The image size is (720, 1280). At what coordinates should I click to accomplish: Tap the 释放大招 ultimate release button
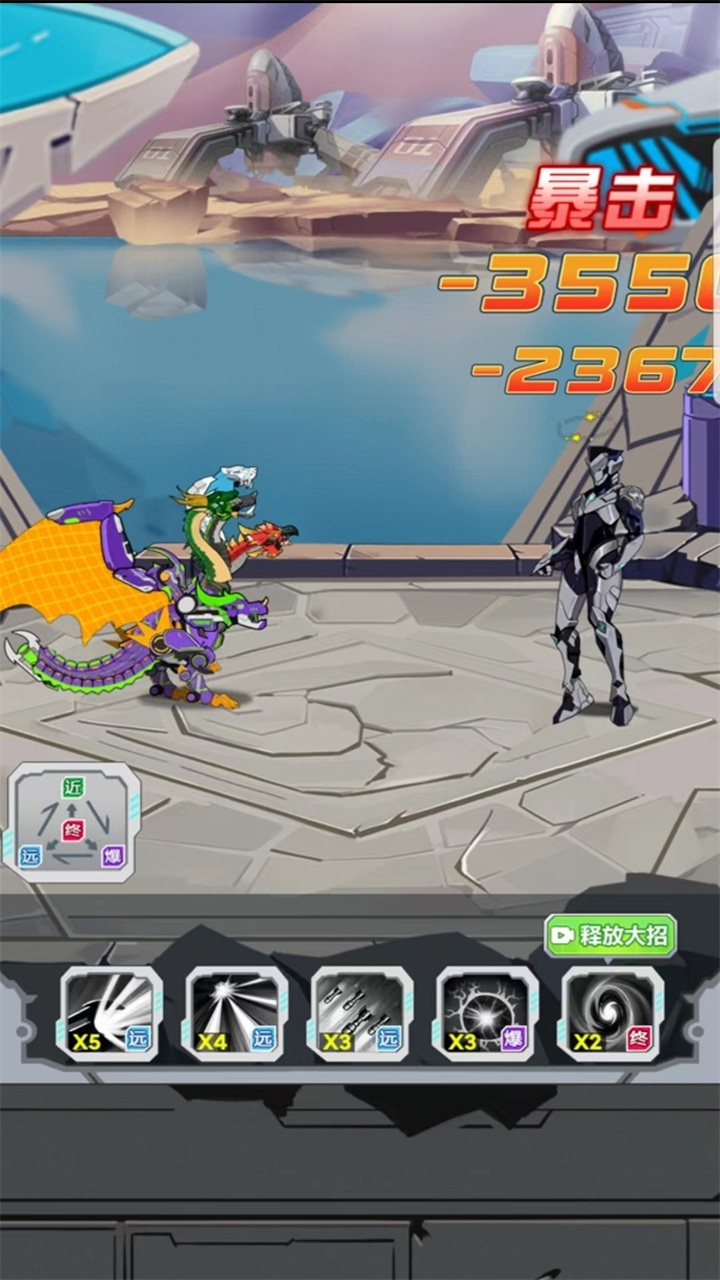610,936
